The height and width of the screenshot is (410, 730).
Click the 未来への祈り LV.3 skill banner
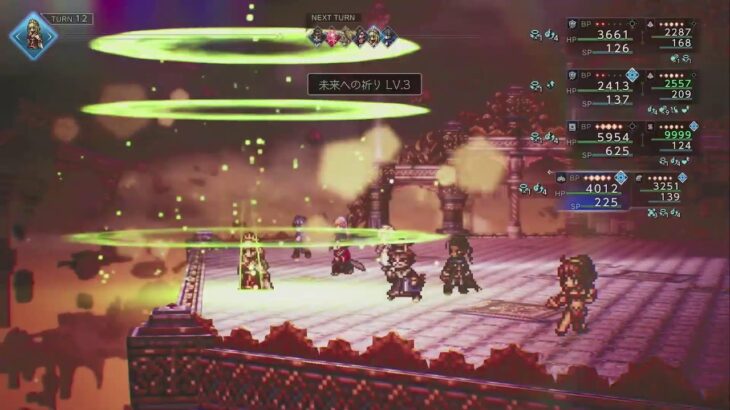click(x=364, y=85)
